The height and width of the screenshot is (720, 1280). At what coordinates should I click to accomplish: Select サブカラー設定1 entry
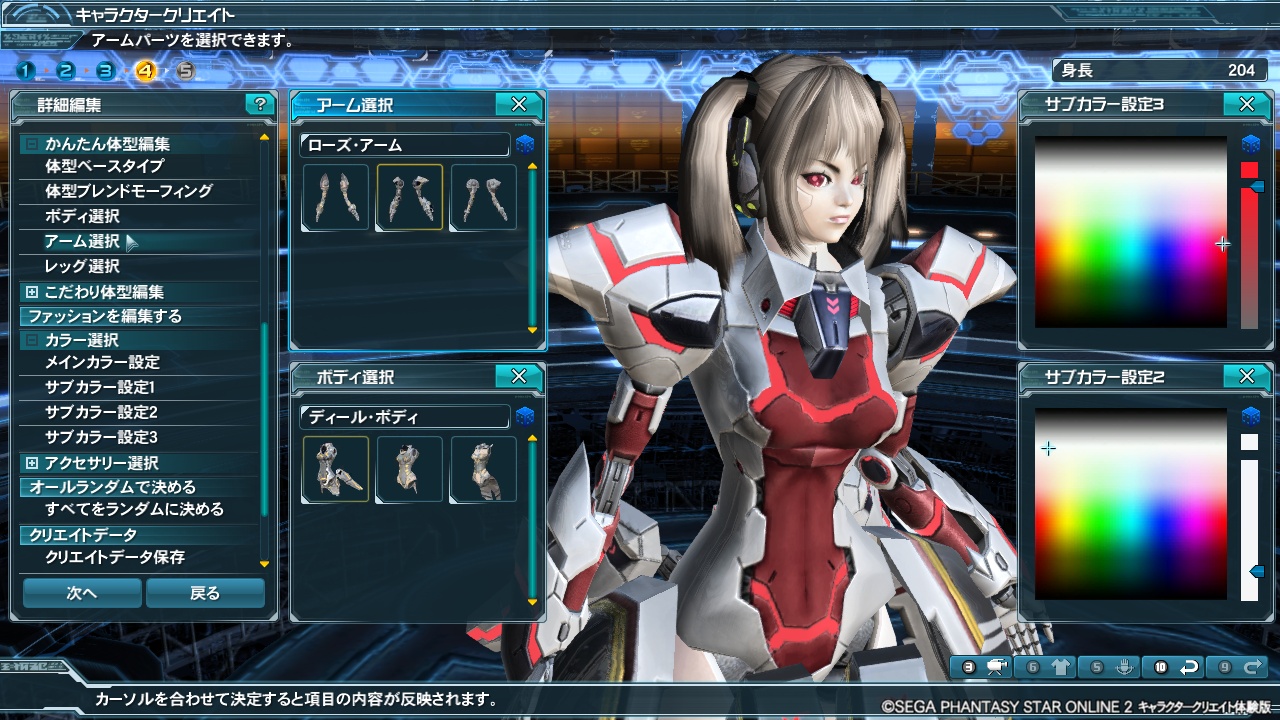100,387
